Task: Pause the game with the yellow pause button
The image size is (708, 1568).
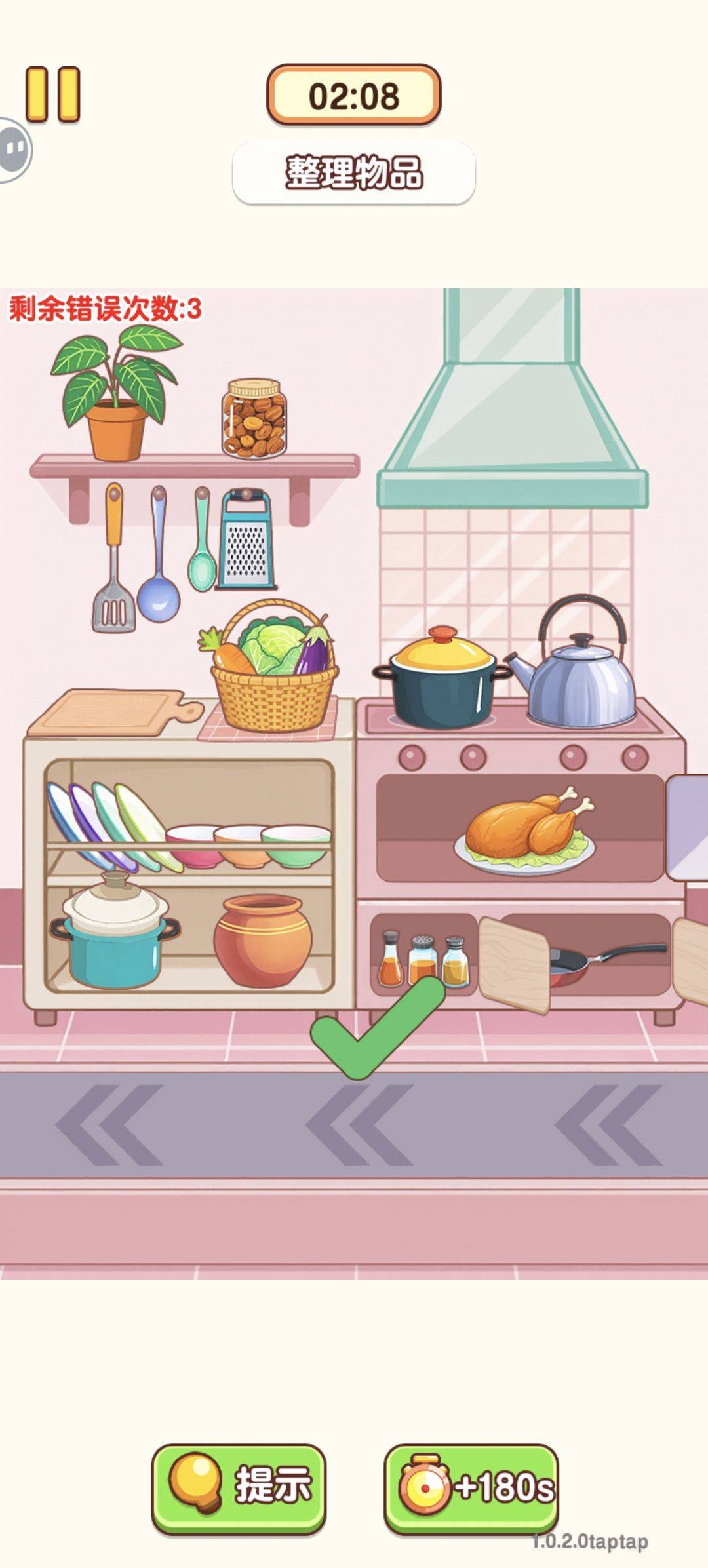Action: tap(53, 95)
